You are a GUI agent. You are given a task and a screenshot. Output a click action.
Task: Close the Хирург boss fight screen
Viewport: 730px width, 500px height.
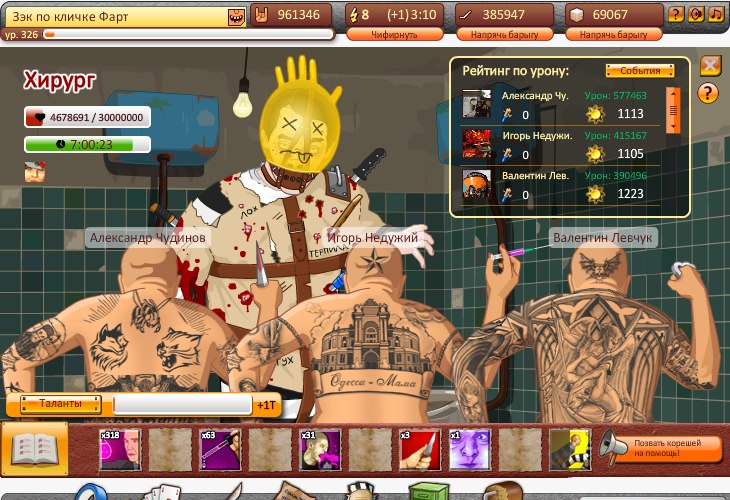click(x=710, y=66)
